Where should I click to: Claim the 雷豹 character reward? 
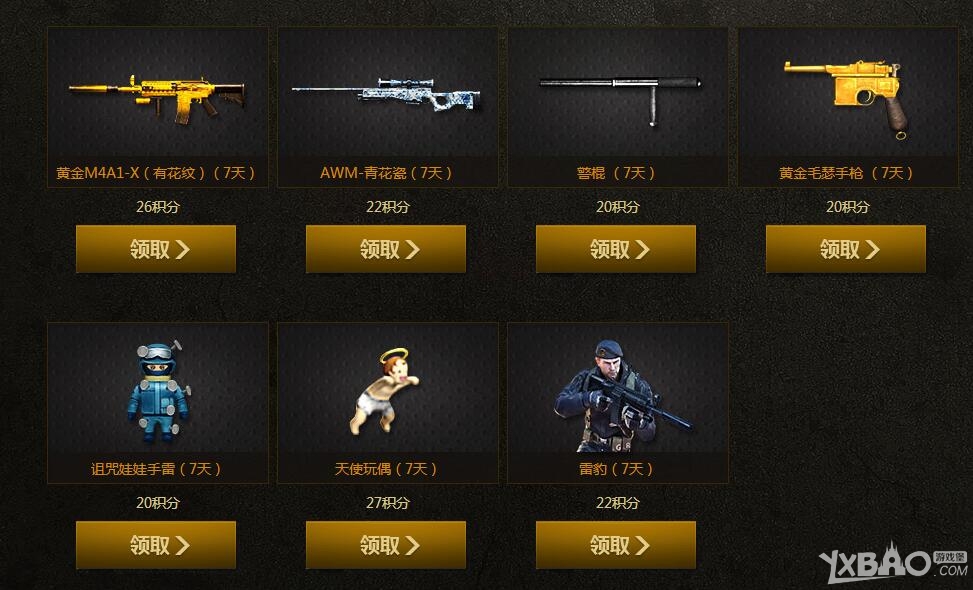pos(616,545)
